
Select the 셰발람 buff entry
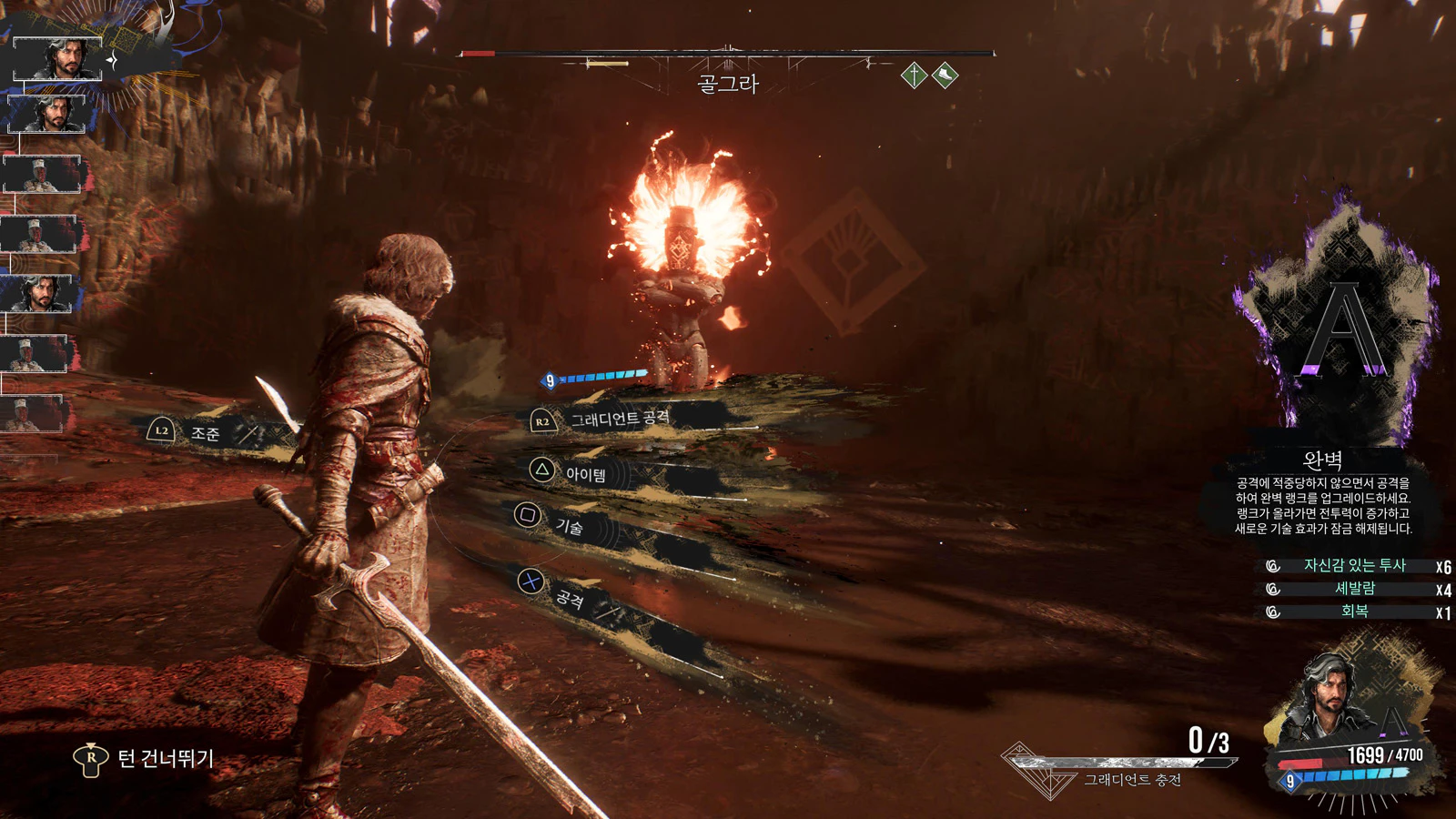tap(1354, 589)
